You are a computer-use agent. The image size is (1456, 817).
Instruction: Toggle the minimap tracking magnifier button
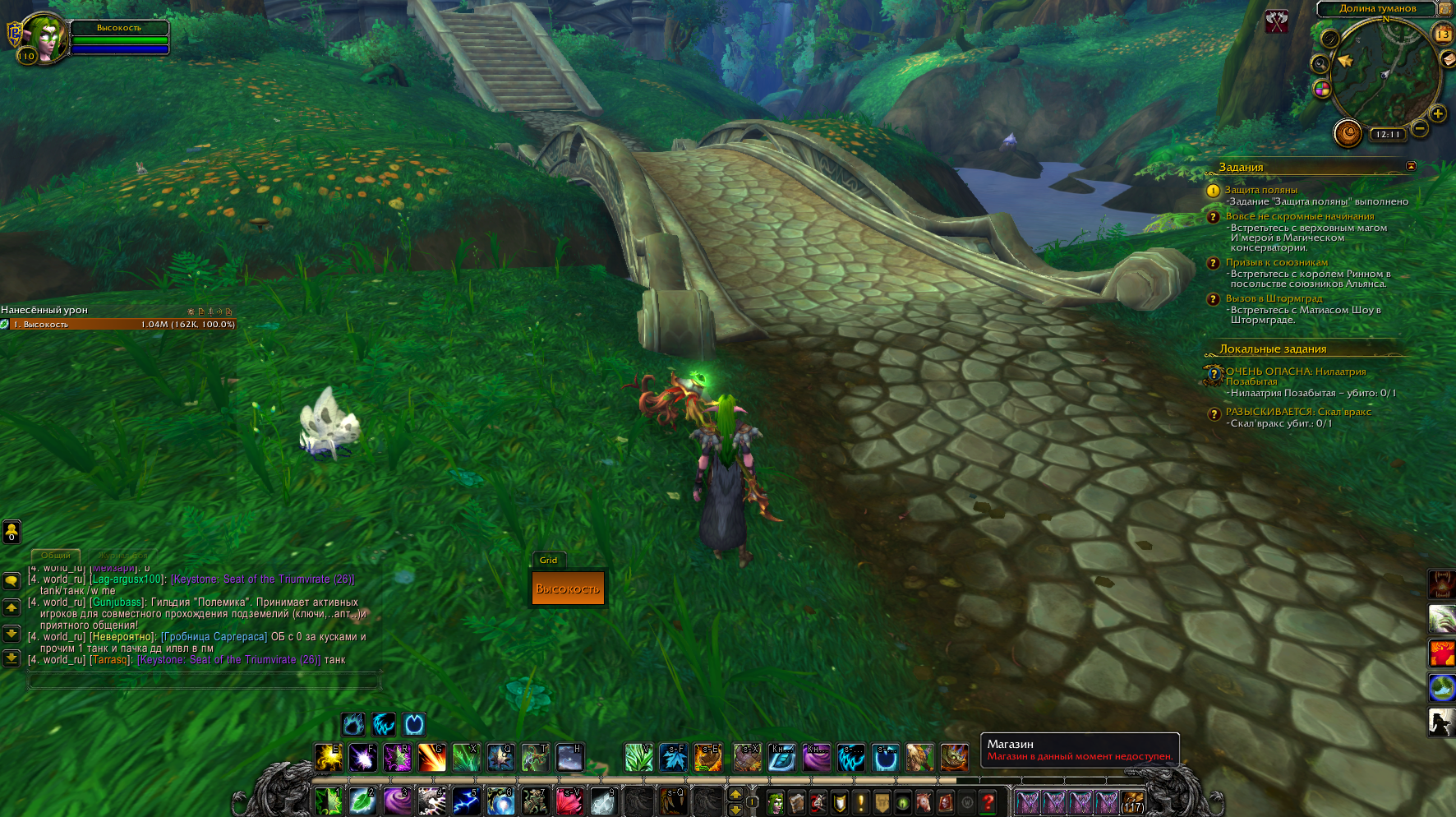[1320, 64]
